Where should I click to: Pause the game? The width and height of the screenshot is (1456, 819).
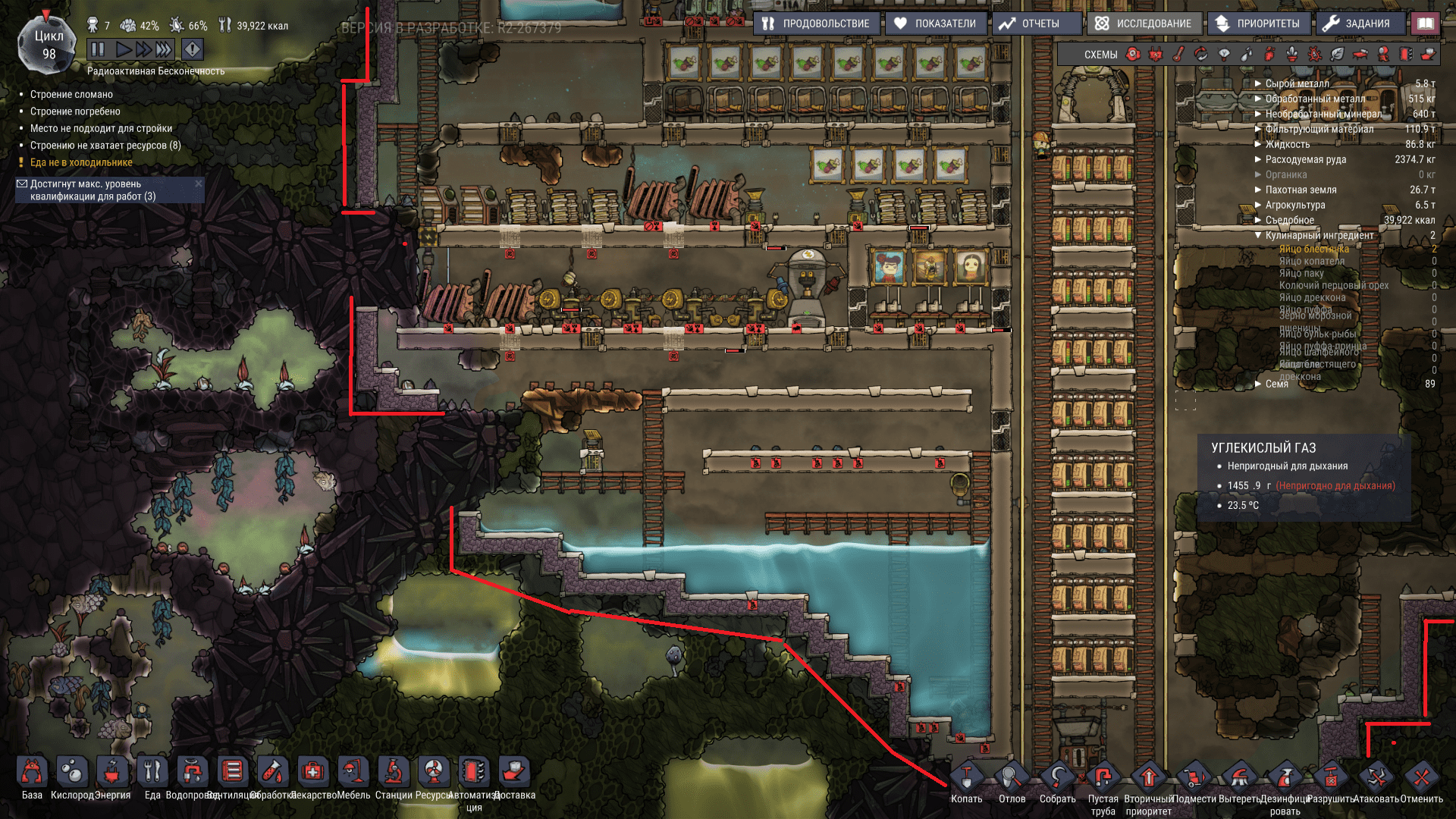pyautogui.click(x=98, y=49)
